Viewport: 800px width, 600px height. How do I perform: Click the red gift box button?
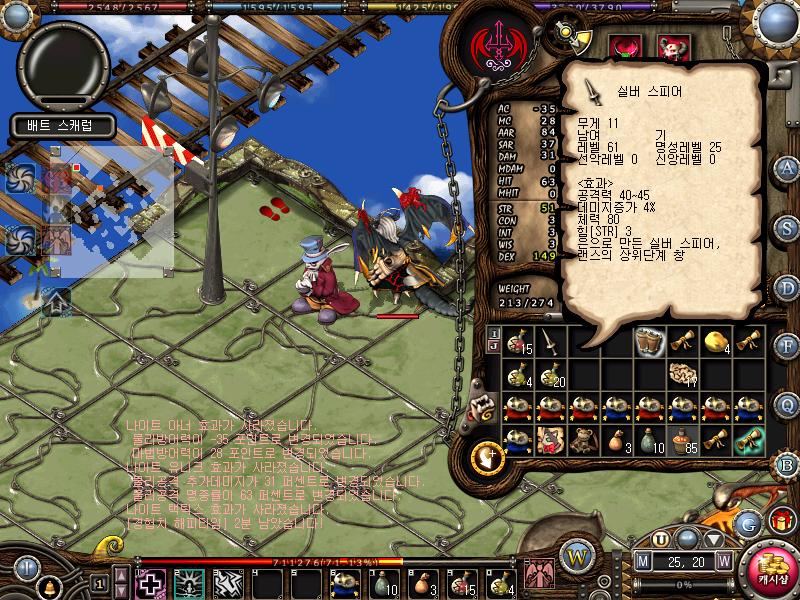pyautogui.click(x=782, y=520)
